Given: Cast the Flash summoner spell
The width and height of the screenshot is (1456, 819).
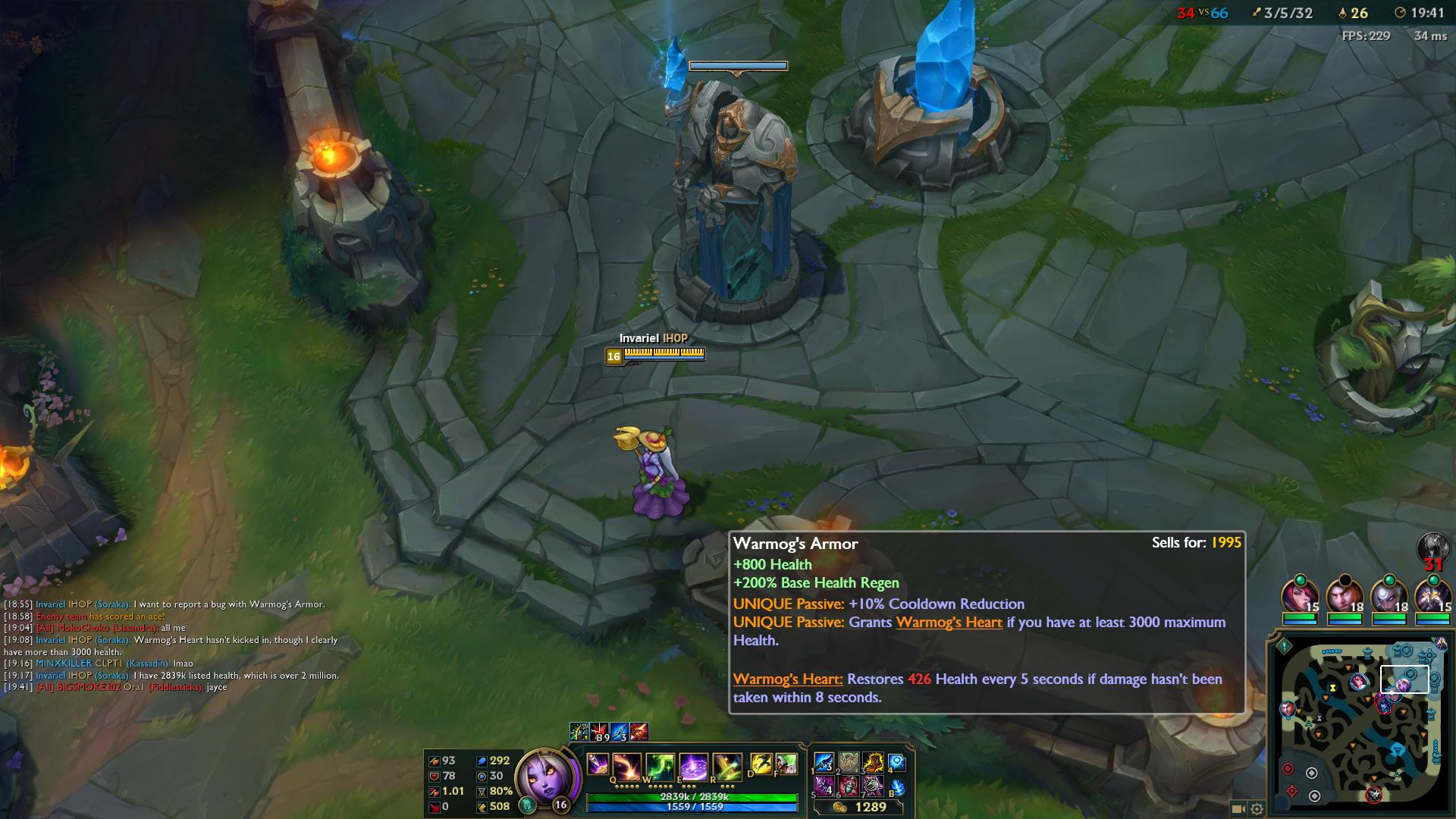Looking at the screenshot, I should point(761,764).
